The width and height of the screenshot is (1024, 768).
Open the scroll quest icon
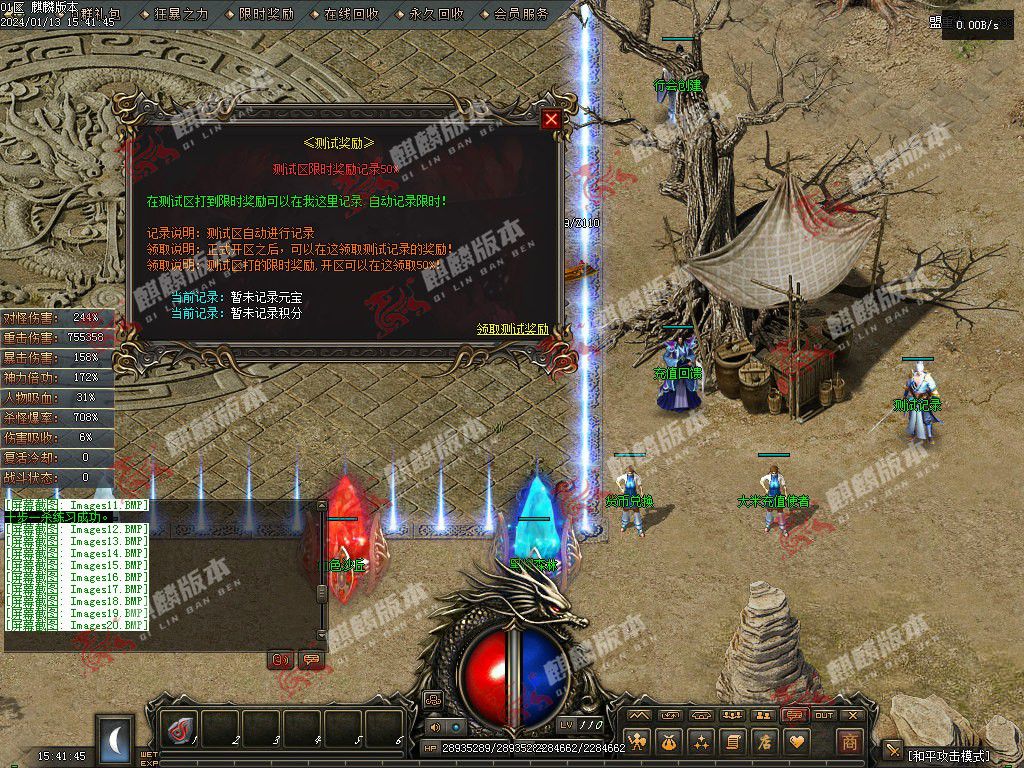[733, 742]
